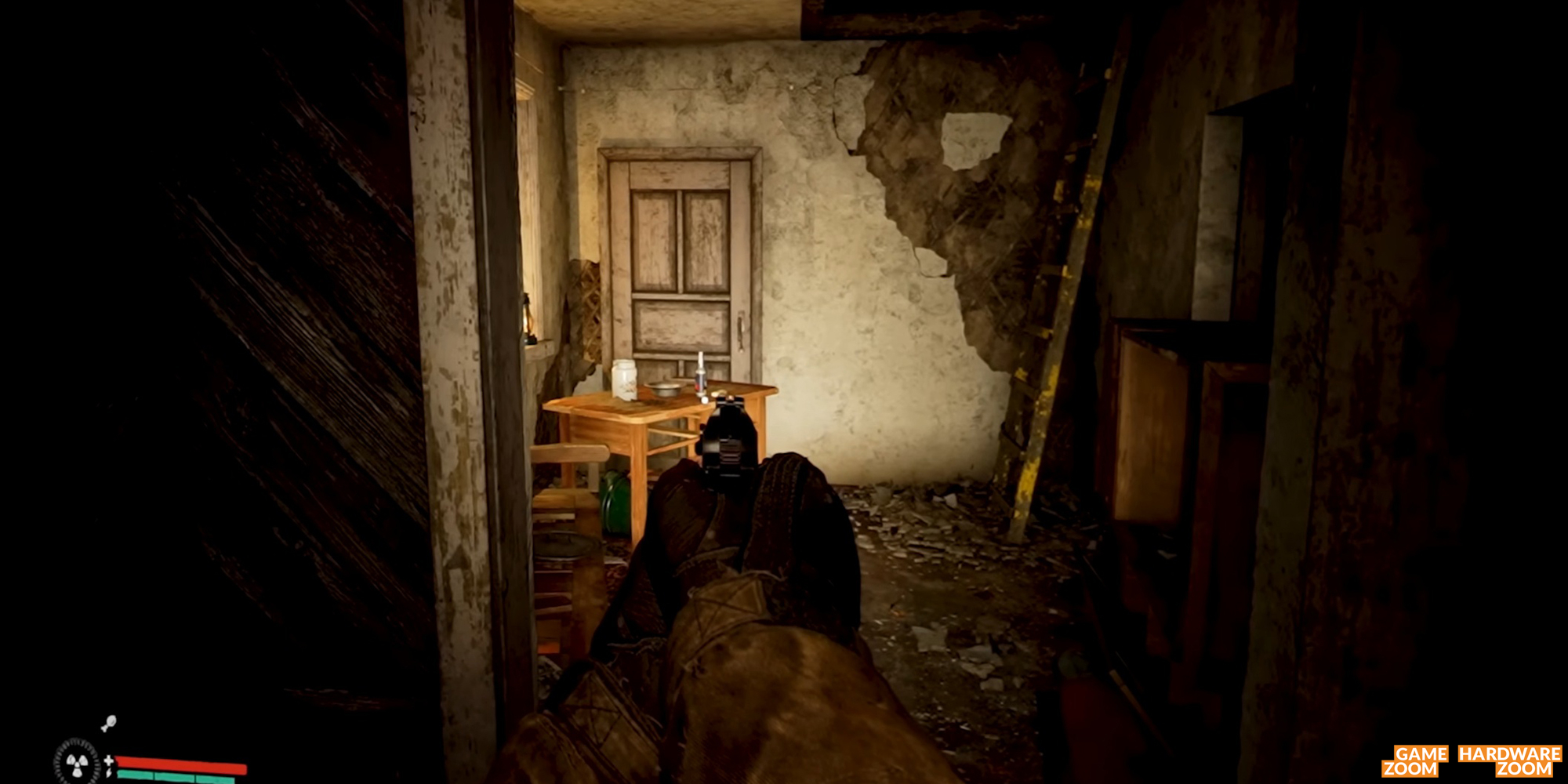The height and width of the screenshot is (784, 1568).
Task: Click the radiation trefoil gauge icon
Action: tap(77, 761)
